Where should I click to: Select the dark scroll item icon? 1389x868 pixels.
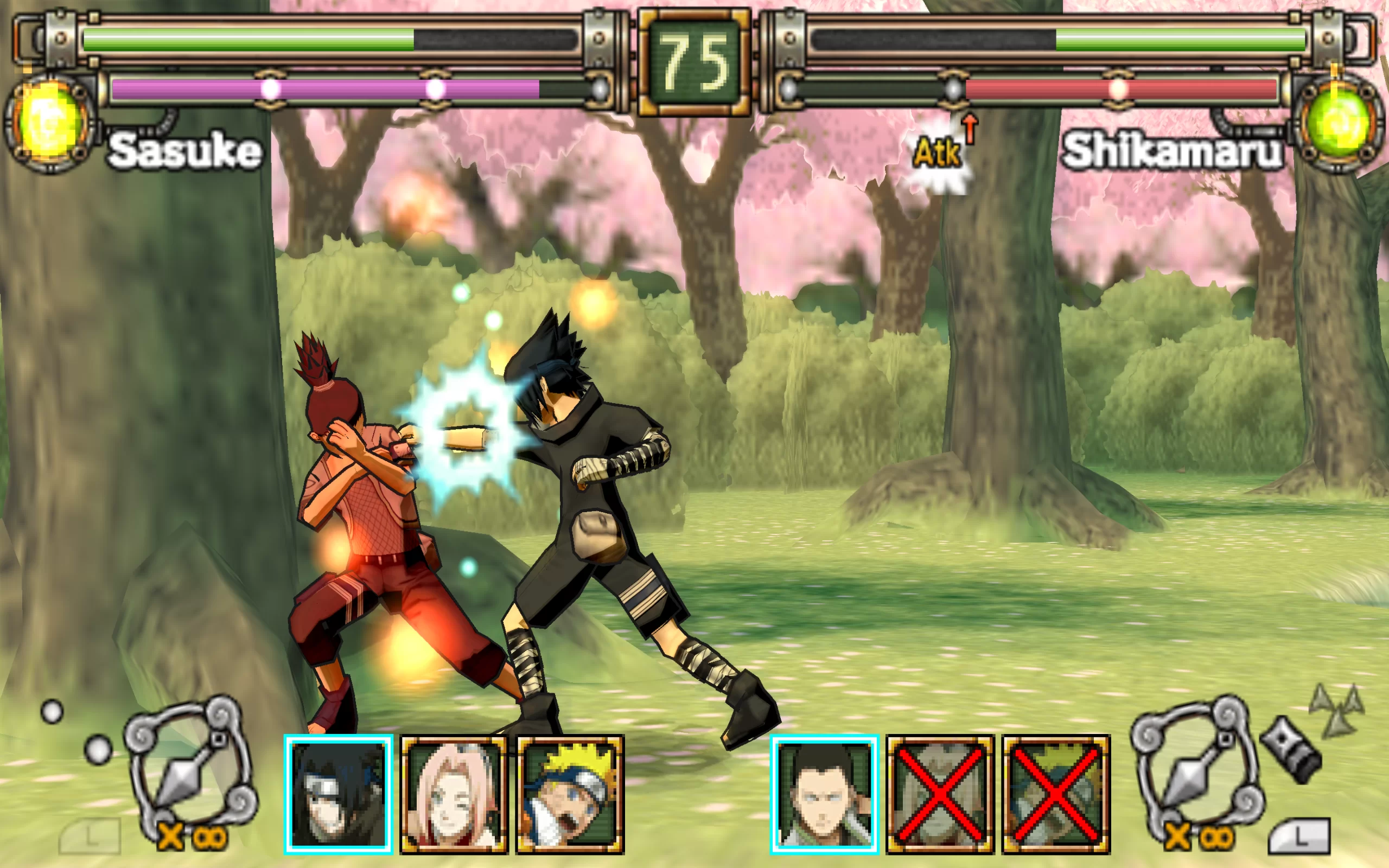[x=1291, y=750]
